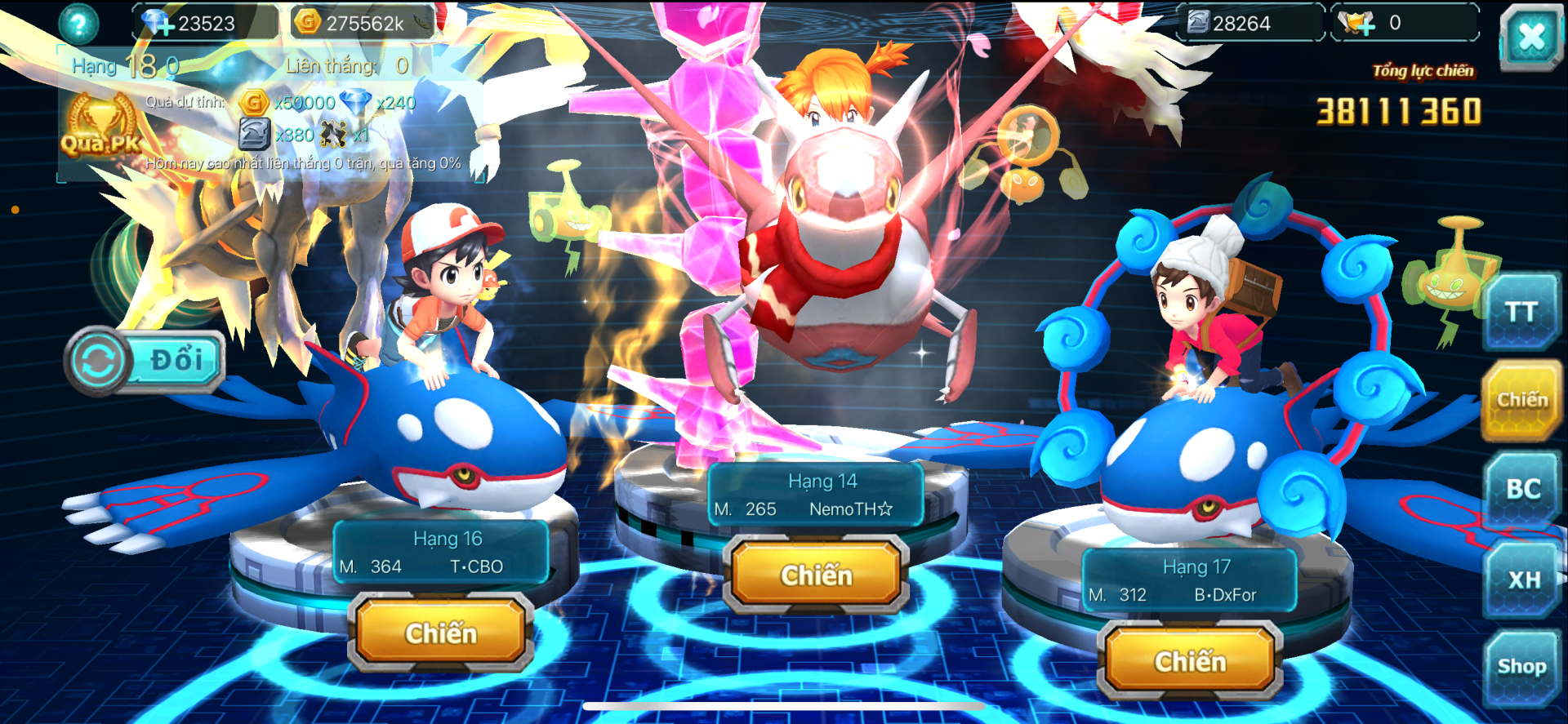
Task: Switch to the XH ranking tab
Action: 1523,580
